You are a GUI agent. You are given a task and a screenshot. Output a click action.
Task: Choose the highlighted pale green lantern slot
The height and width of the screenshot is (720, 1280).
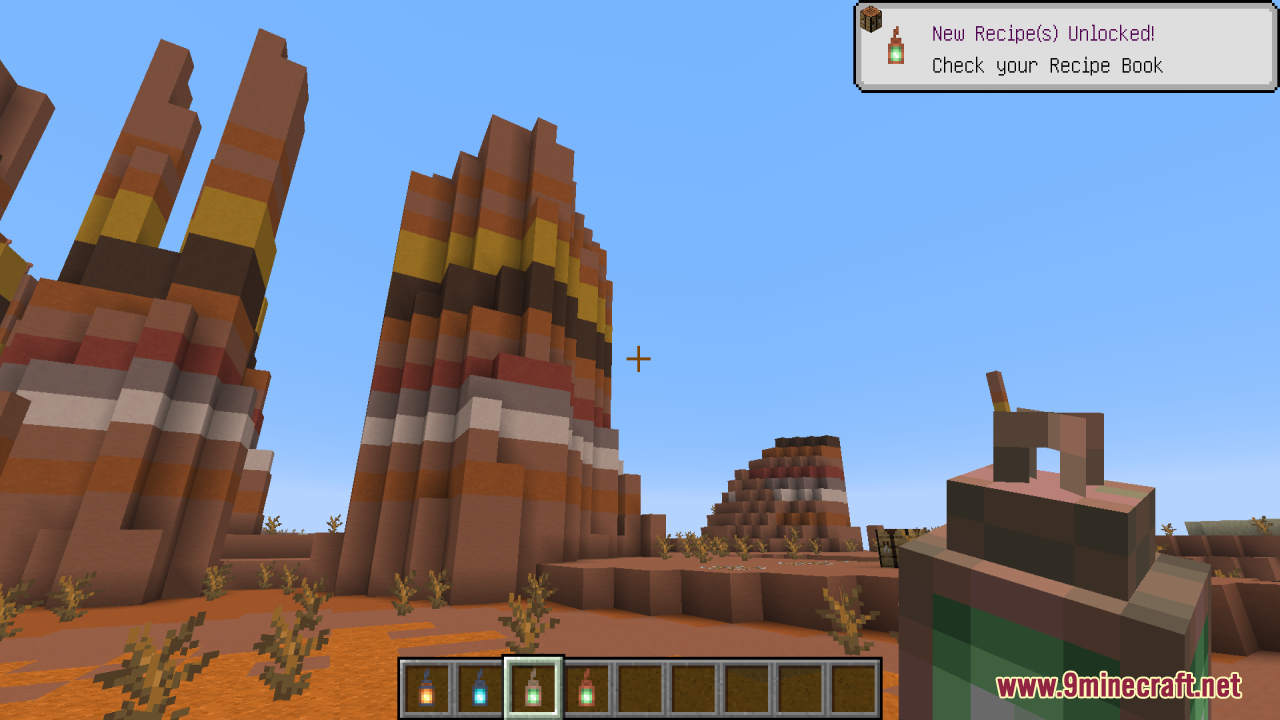[x=533, y=688]
